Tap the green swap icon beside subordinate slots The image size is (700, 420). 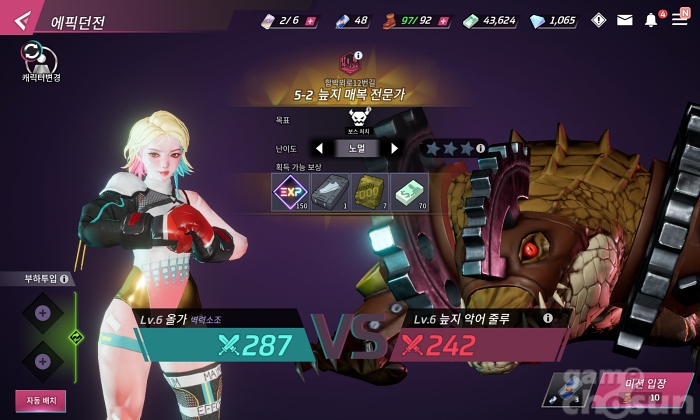pyautogui.click(x=74, y=337)
